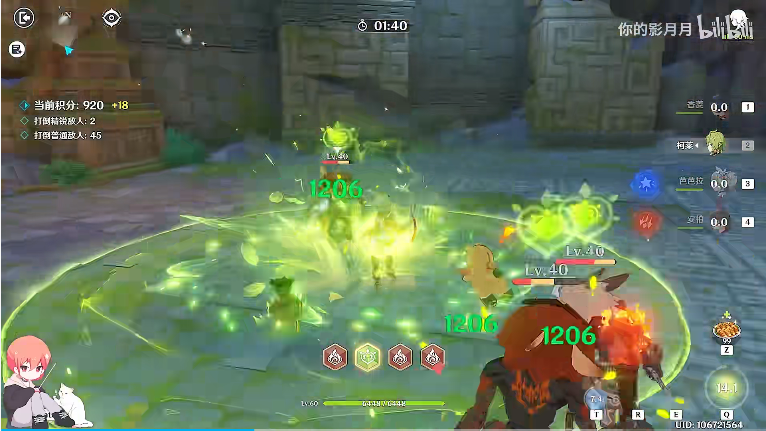The height and width of the screenshot is (431, 766).
Task: Select active character 柯莱 portrait
Action: (x=716, y=143)
